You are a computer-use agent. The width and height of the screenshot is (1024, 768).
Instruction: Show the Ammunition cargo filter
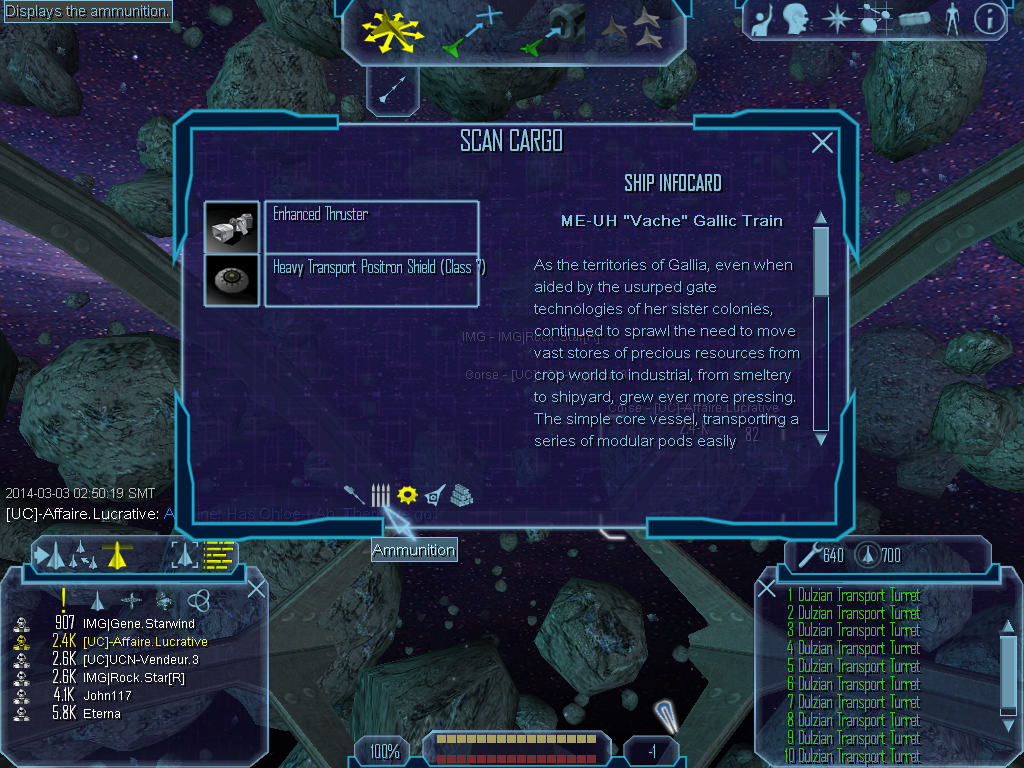pyautogui.click(x=380, y=495)
